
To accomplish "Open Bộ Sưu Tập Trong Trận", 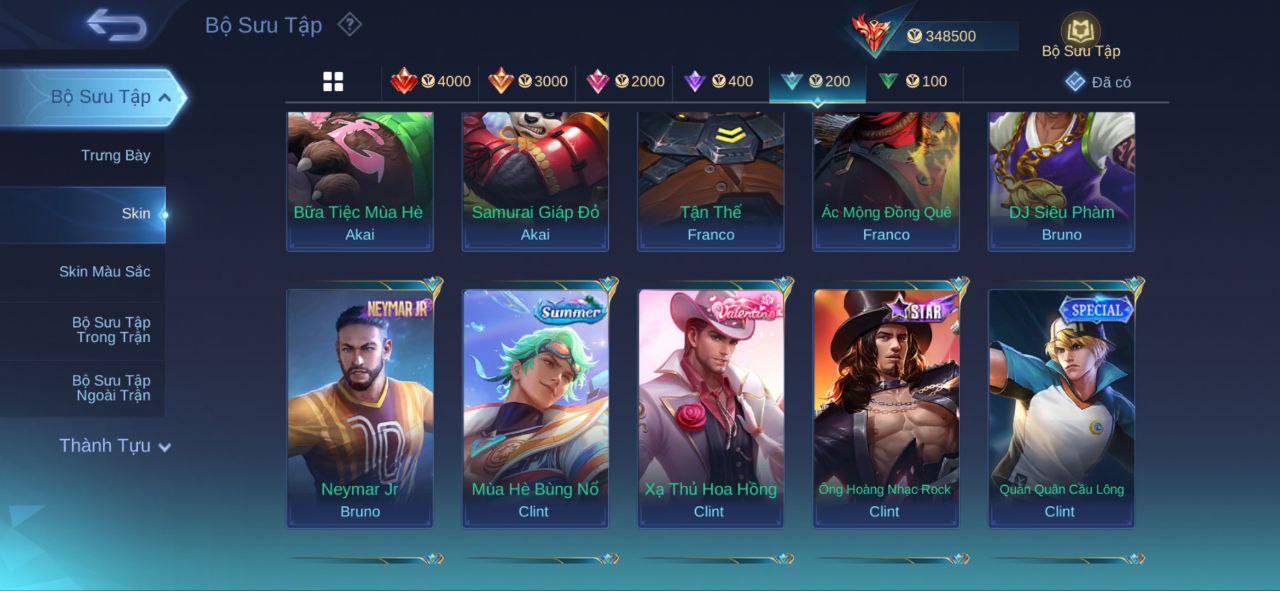I will 110,330.
